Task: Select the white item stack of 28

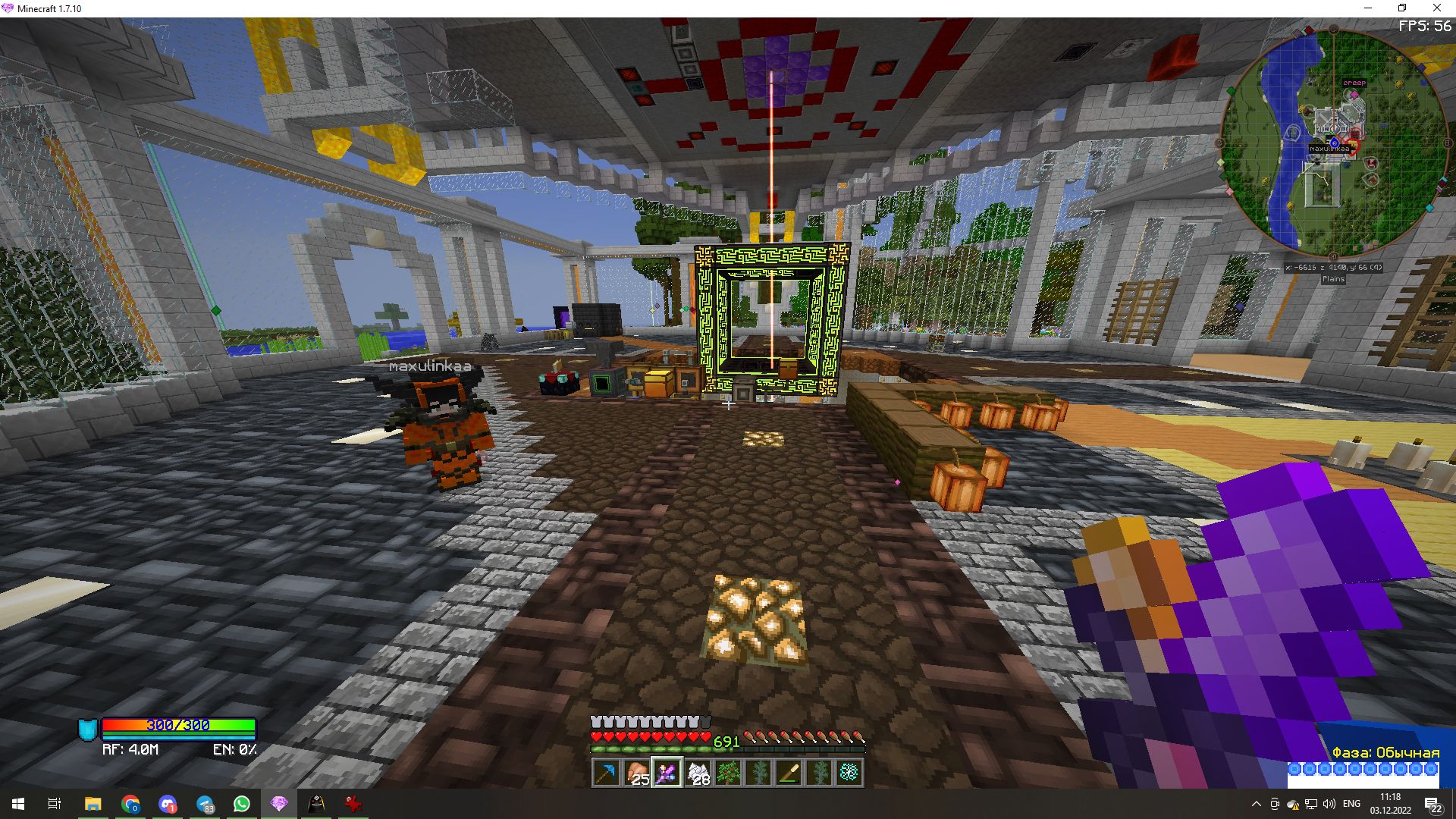Action: tap(697, 773)
